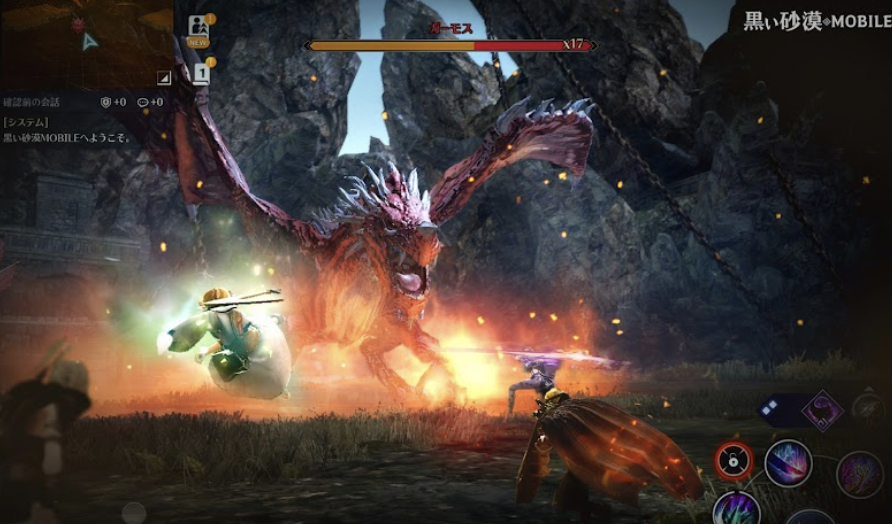Use the purple diamond-shaped skill

click(x=822, y=410)
